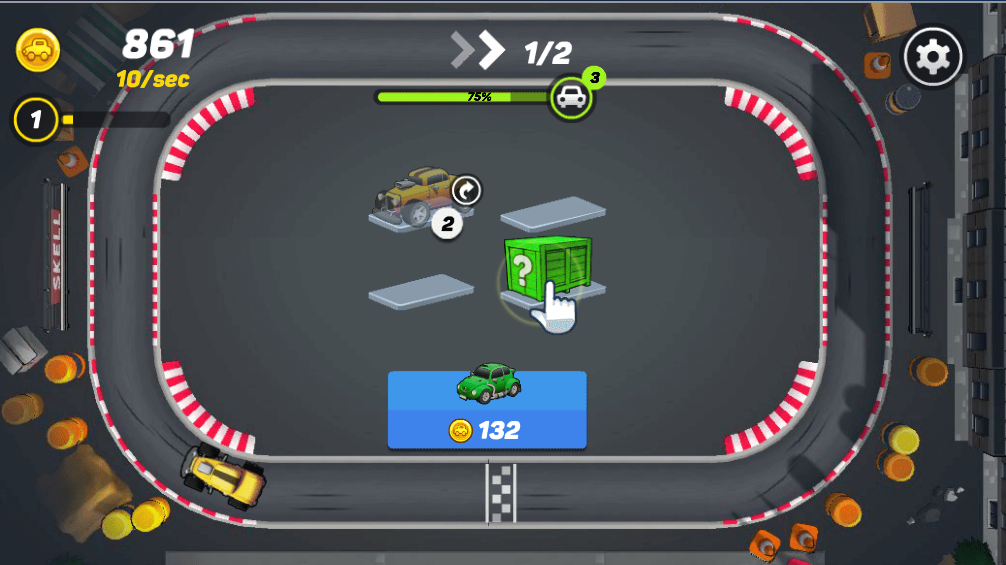Tap the return arrow on yellow truck
Image resolution: width=1006 pixels, height=565 pixels.
click(466, 189)
